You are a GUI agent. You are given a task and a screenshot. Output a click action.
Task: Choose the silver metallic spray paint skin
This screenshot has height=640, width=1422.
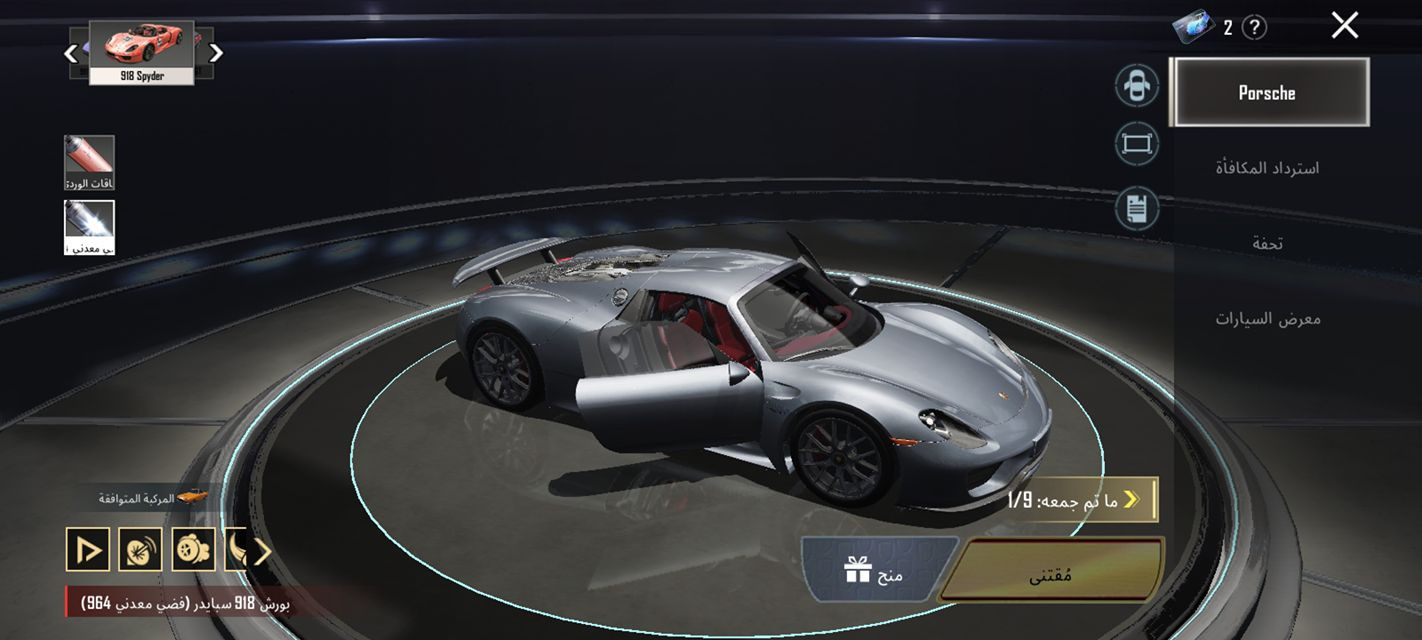(89, 227)
